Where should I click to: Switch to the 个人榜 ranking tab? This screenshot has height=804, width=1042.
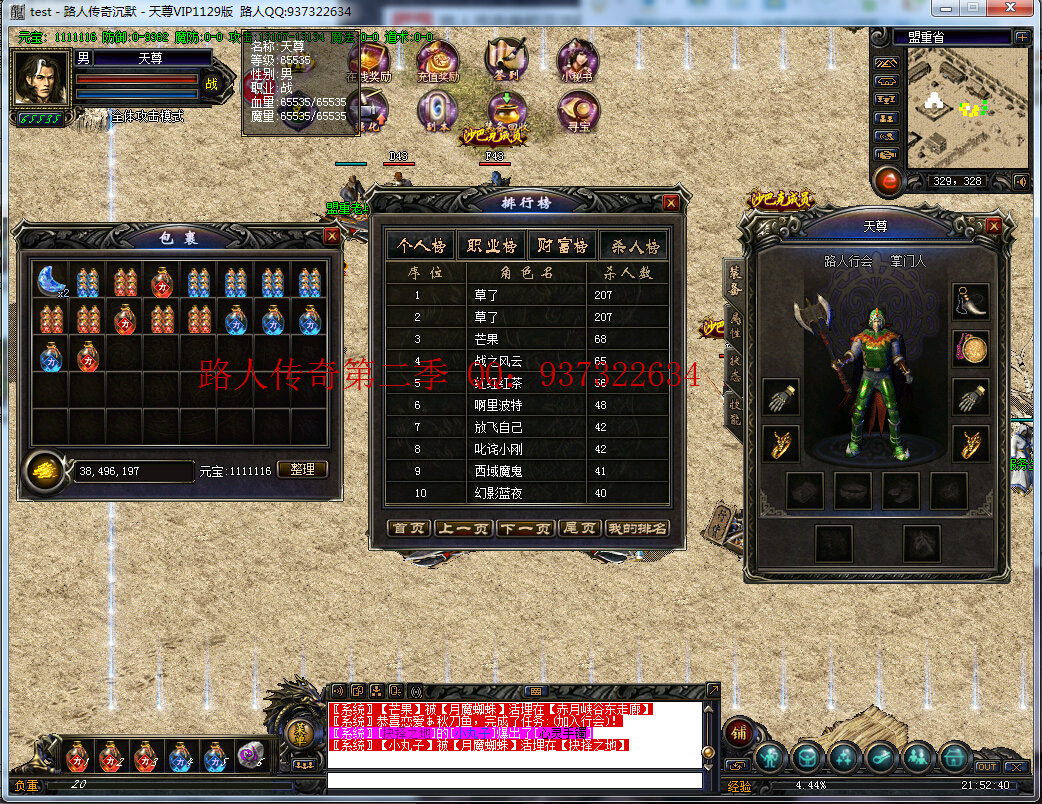click(421, 246)
